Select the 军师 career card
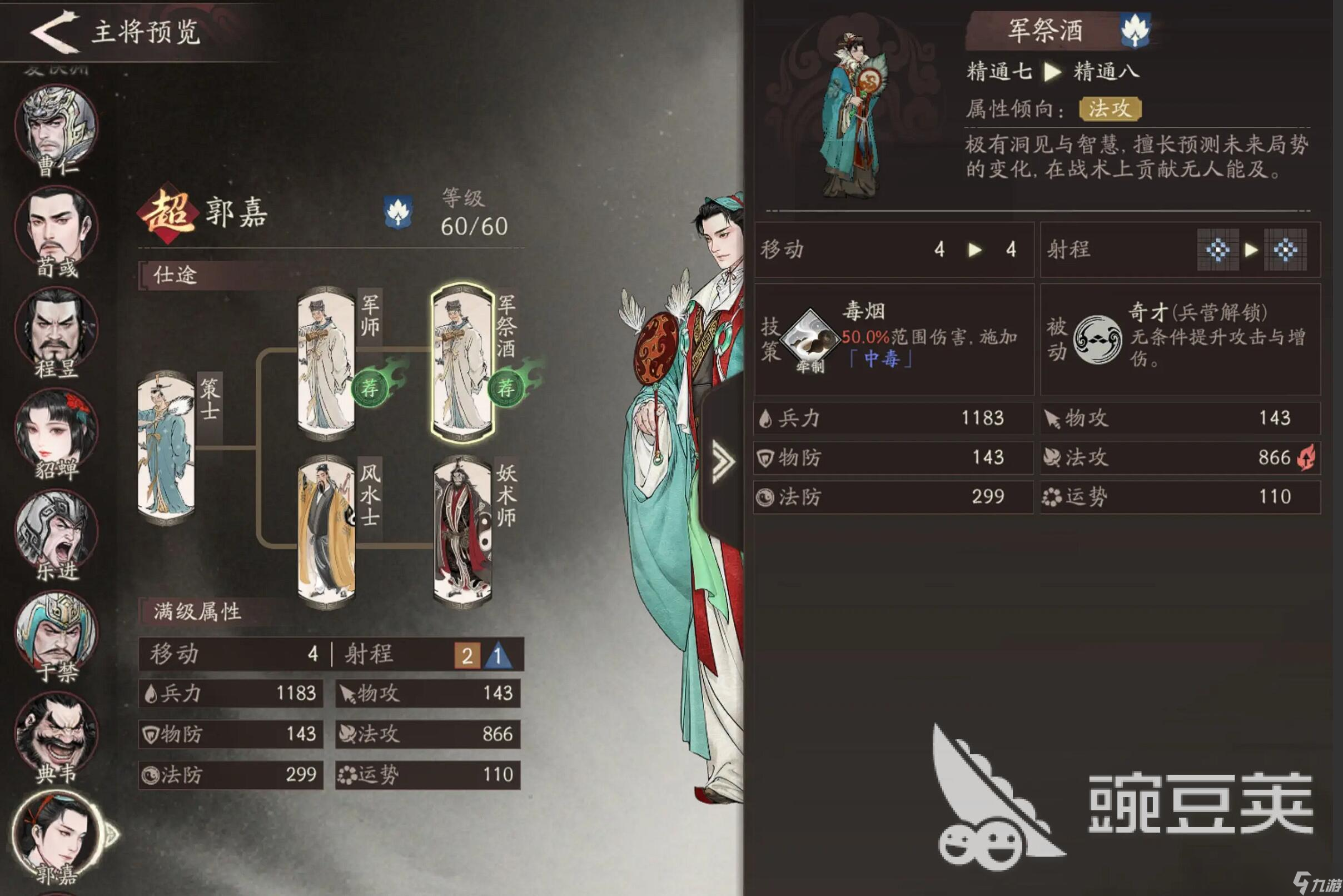 tap(326, 364)
